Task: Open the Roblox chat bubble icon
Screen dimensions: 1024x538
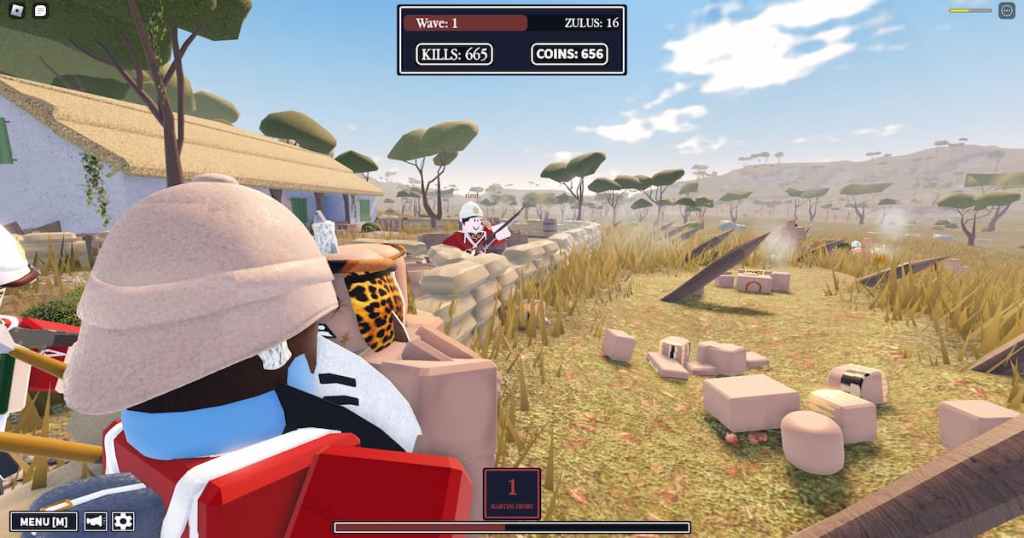Action: coord(40,11)
